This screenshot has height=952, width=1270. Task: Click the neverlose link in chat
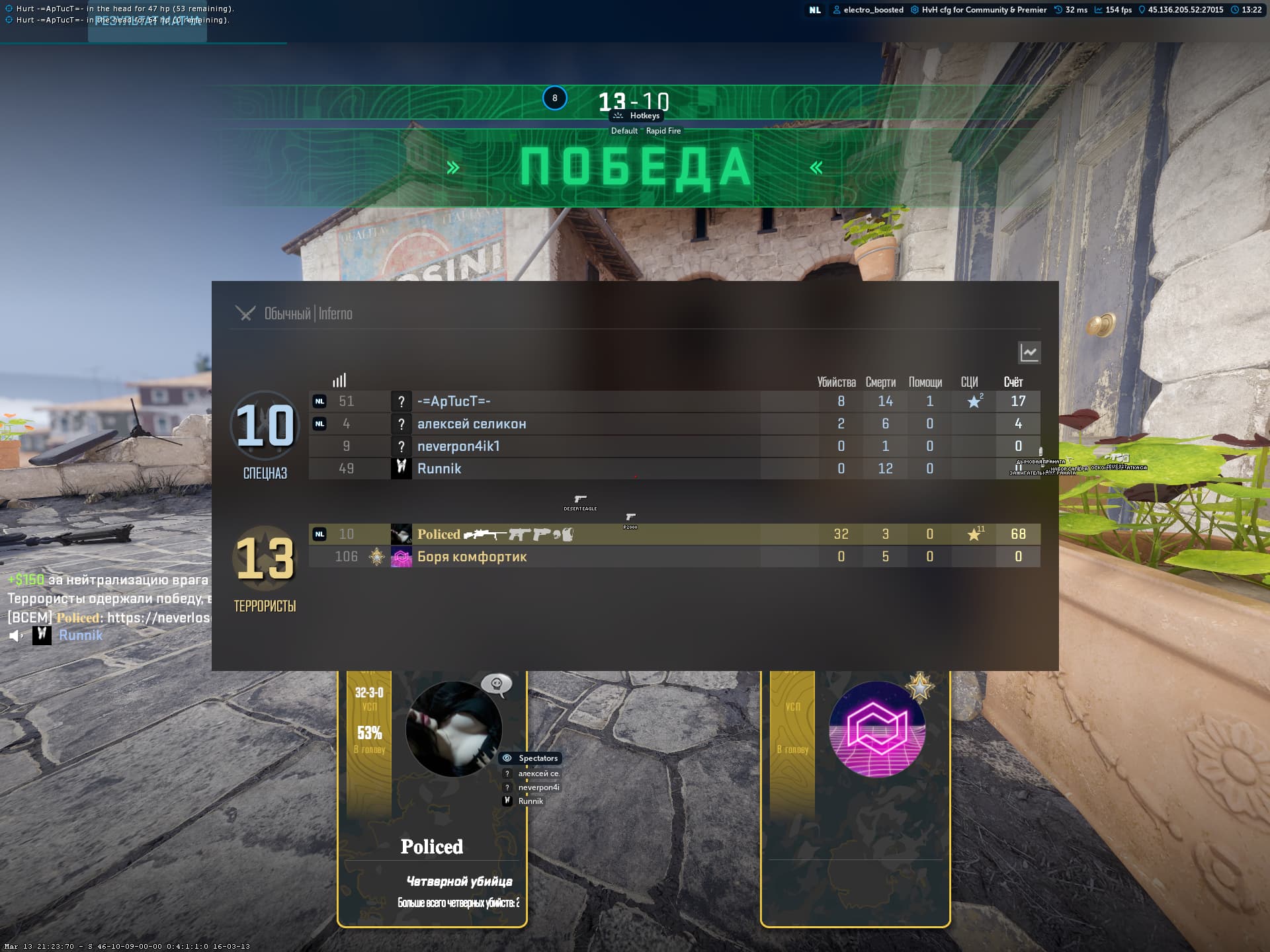click(159, 617)
